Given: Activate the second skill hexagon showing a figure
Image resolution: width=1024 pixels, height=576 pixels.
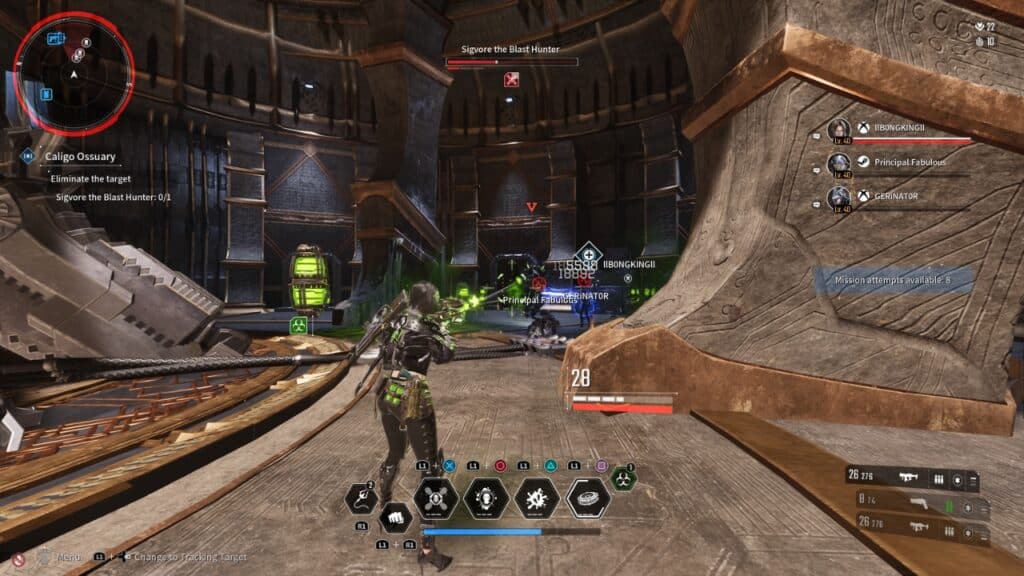Looking at the screenshot, I should [486, 498].
